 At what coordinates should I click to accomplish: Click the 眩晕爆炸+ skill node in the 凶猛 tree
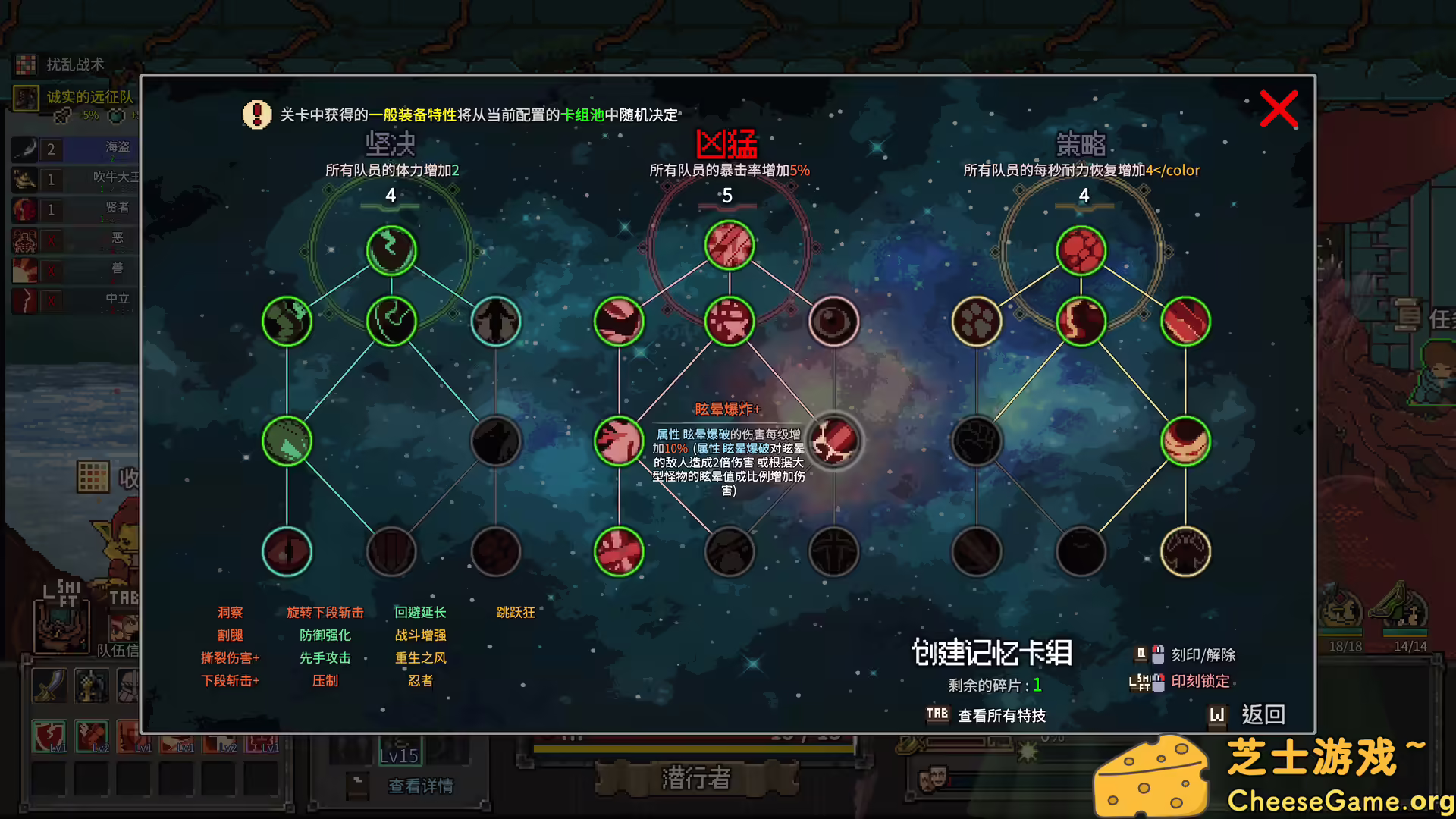point(833,442)
